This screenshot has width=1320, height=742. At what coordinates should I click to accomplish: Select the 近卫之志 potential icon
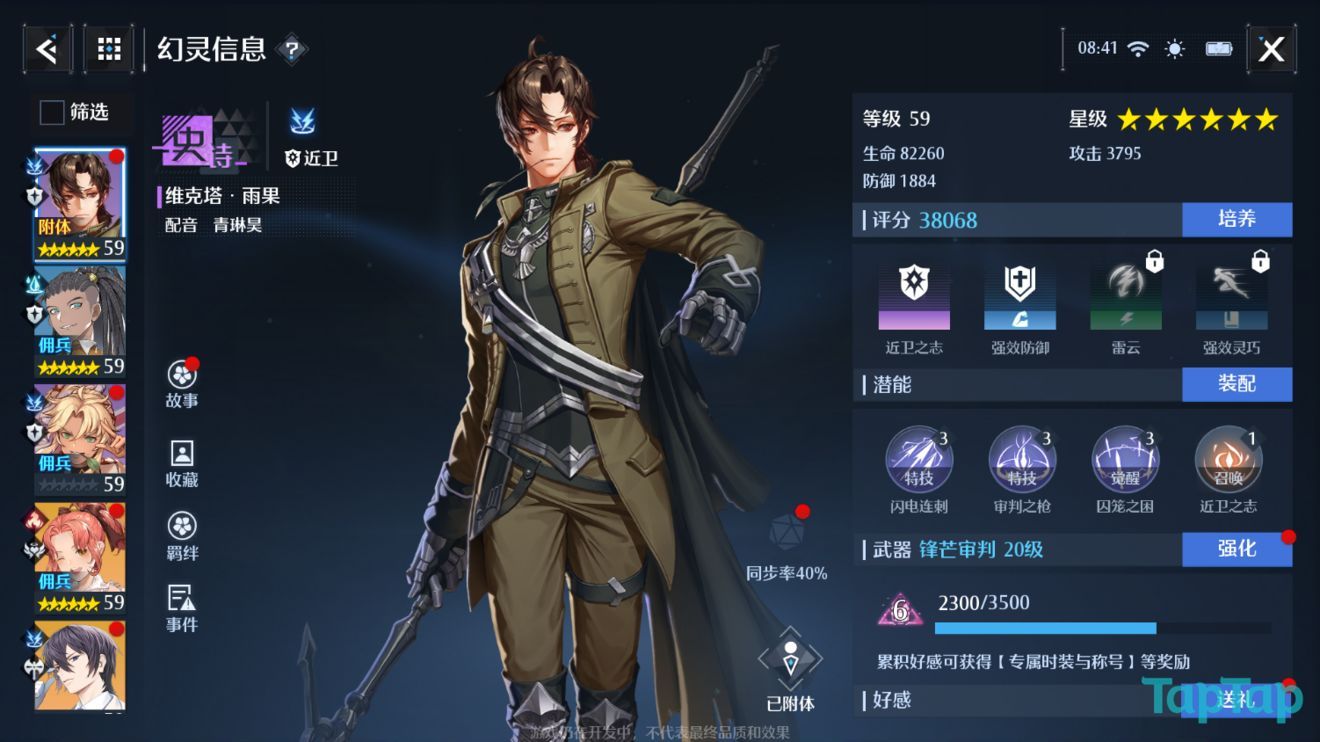point(916,297)
